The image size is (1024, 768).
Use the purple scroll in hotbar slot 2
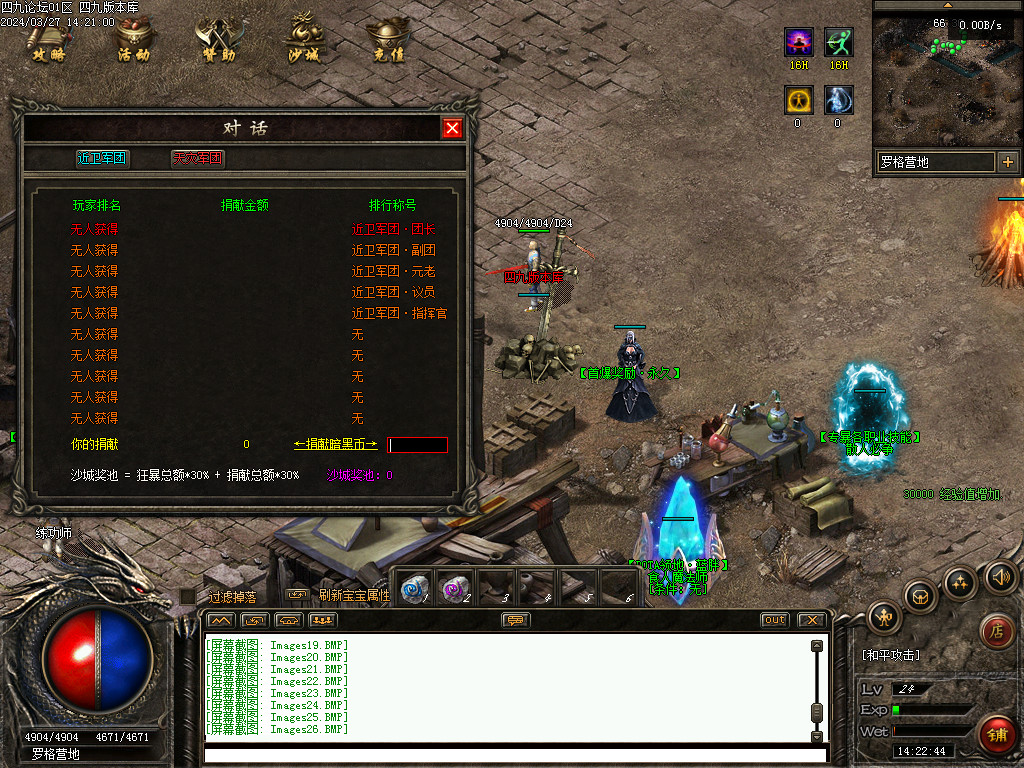(456, 589)
